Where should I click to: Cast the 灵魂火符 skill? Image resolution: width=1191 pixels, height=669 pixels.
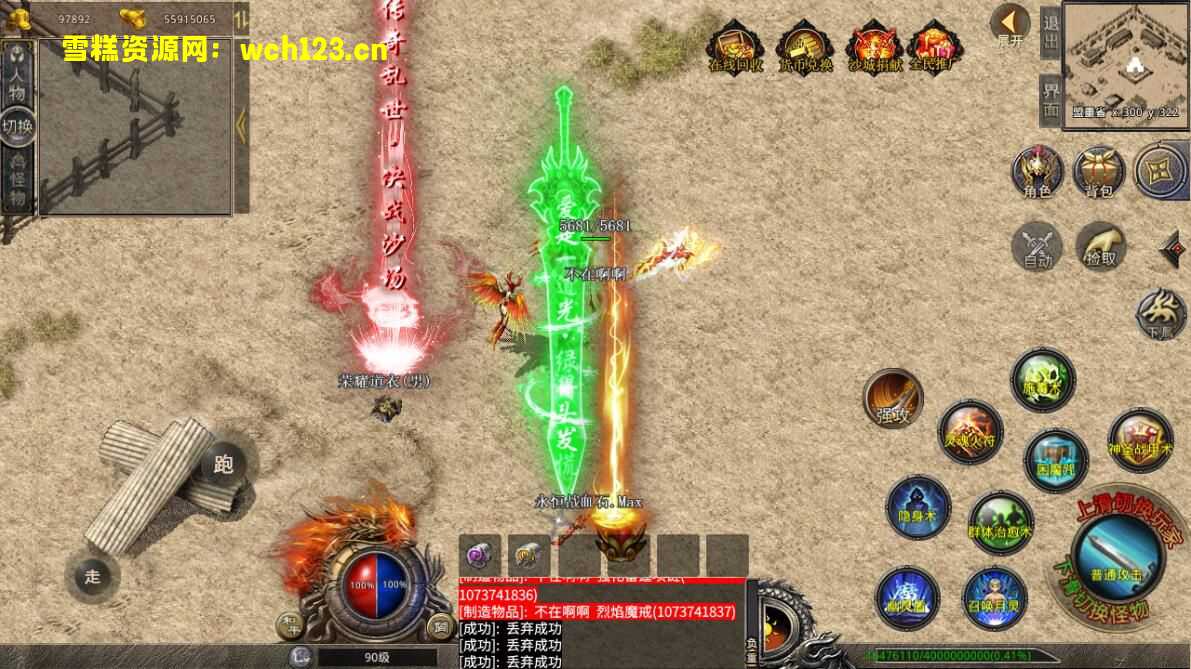pos(969,430)
